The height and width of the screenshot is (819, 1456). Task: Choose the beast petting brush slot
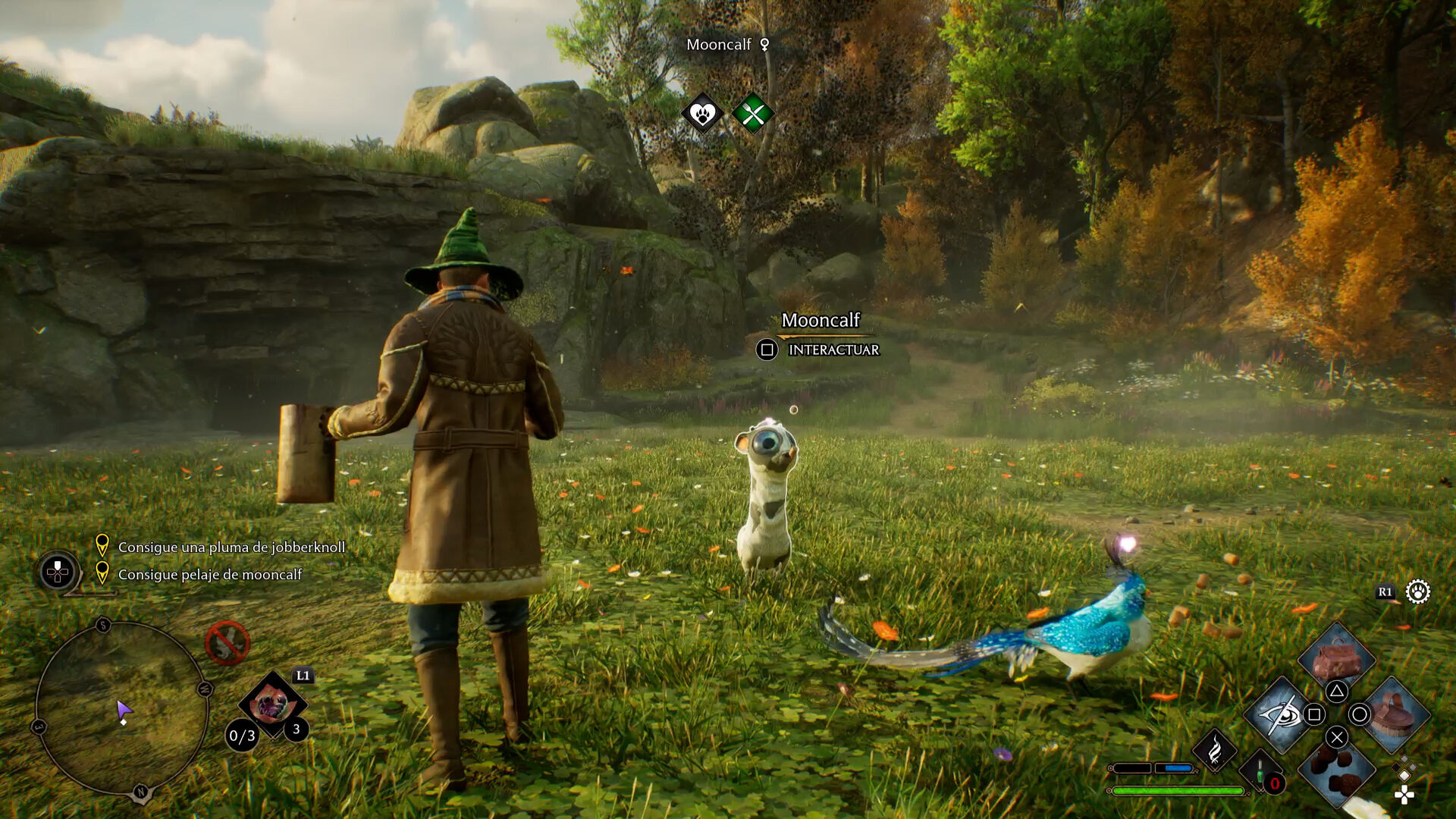coord(1394,714)
